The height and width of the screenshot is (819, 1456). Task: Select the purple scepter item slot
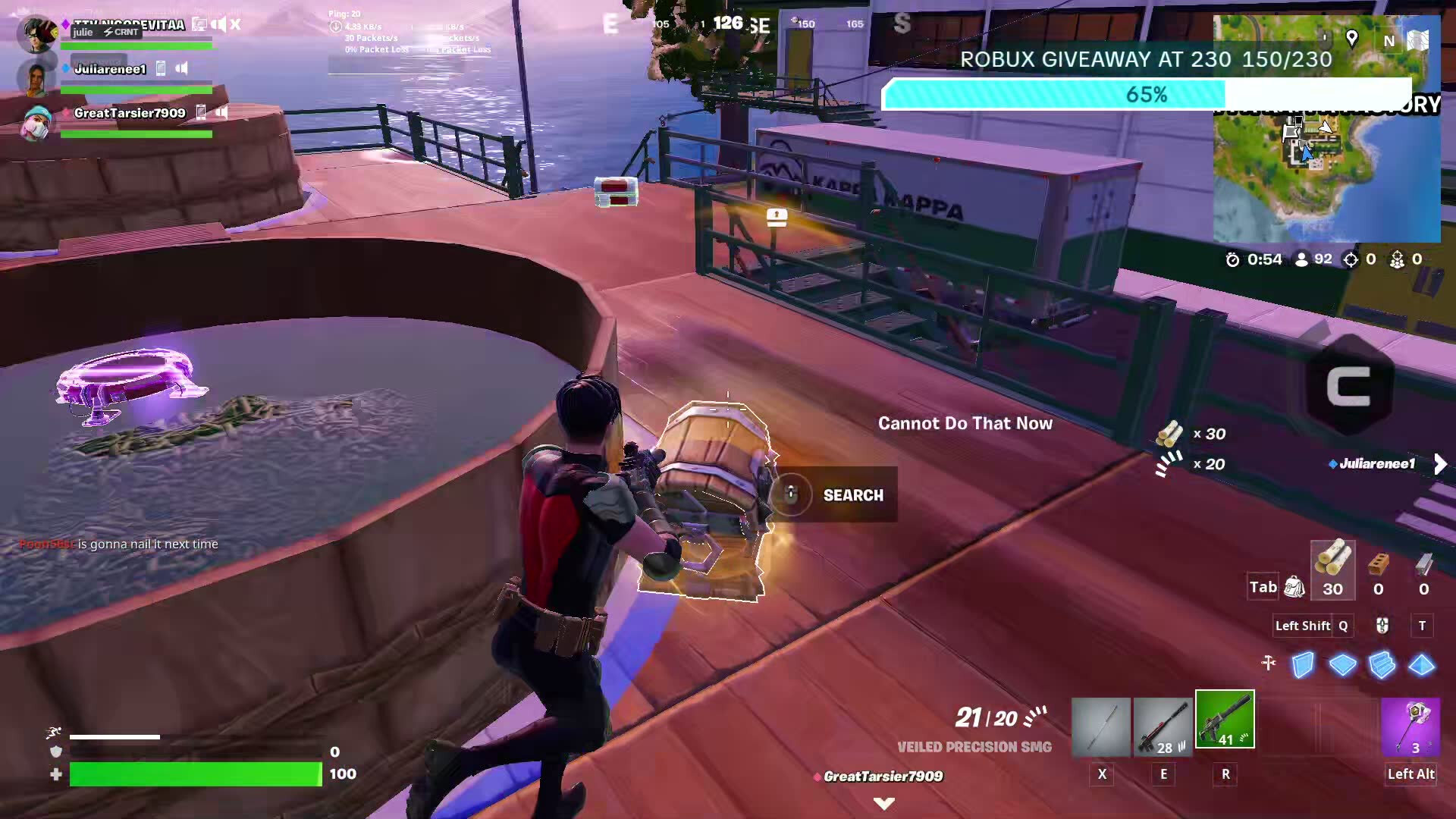coord(1410,727)
